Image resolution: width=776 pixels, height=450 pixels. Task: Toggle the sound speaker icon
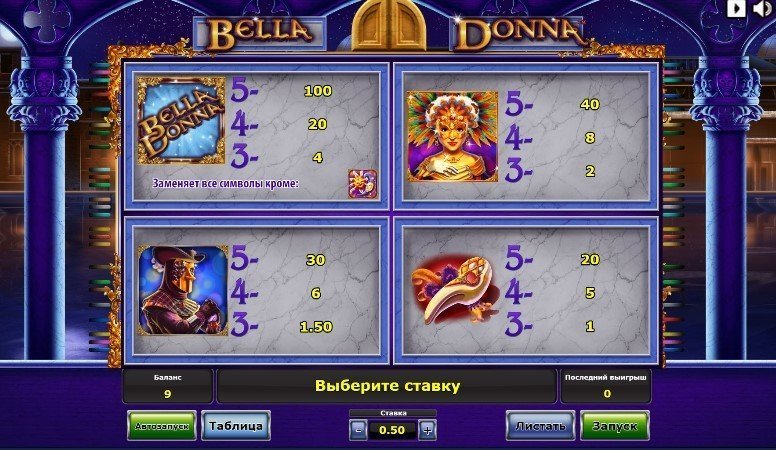763,9
